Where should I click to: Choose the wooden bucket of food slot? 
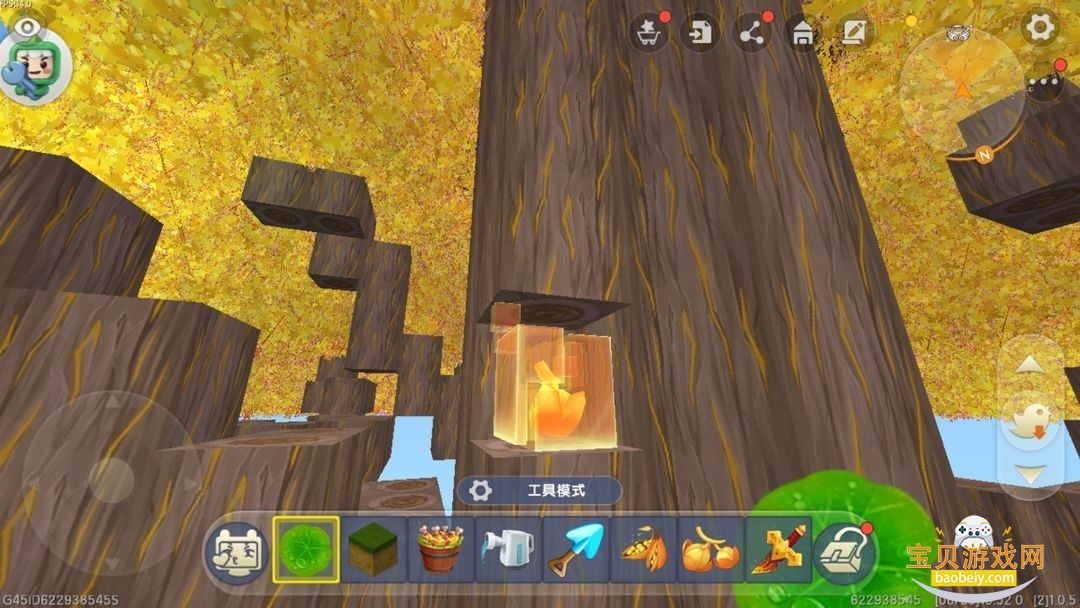click(440, 550)
